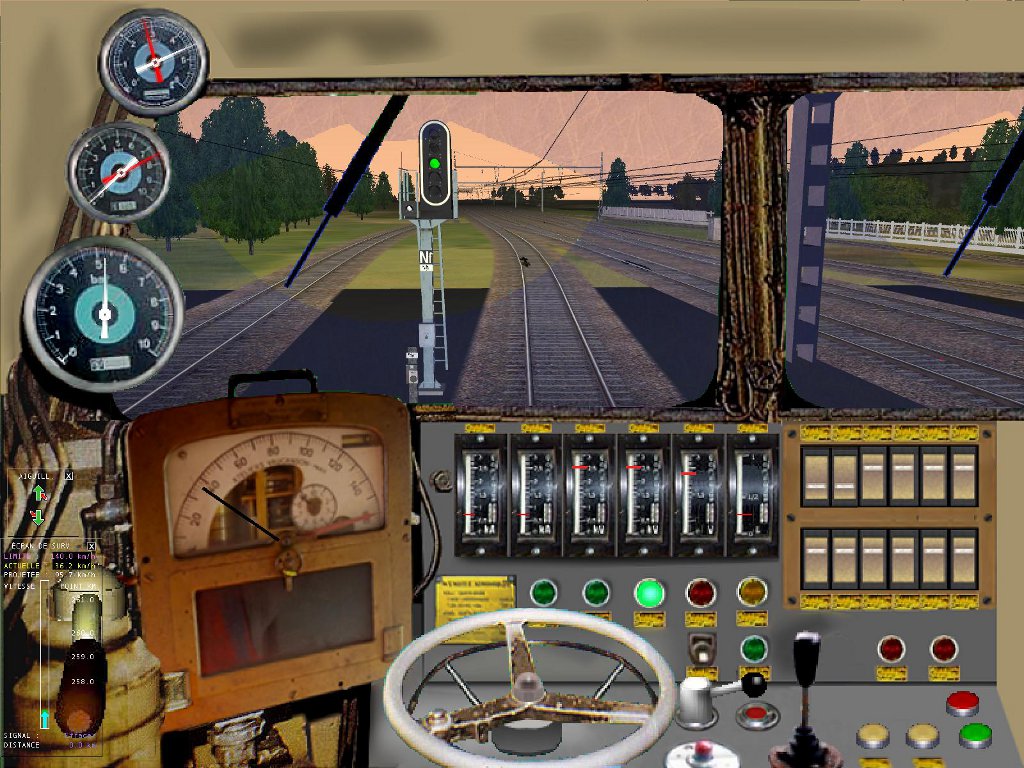1024x768 pixels.
Task: Click the green up arrow switch indicator
Action: pyautogui.click(x=38, y=494)
